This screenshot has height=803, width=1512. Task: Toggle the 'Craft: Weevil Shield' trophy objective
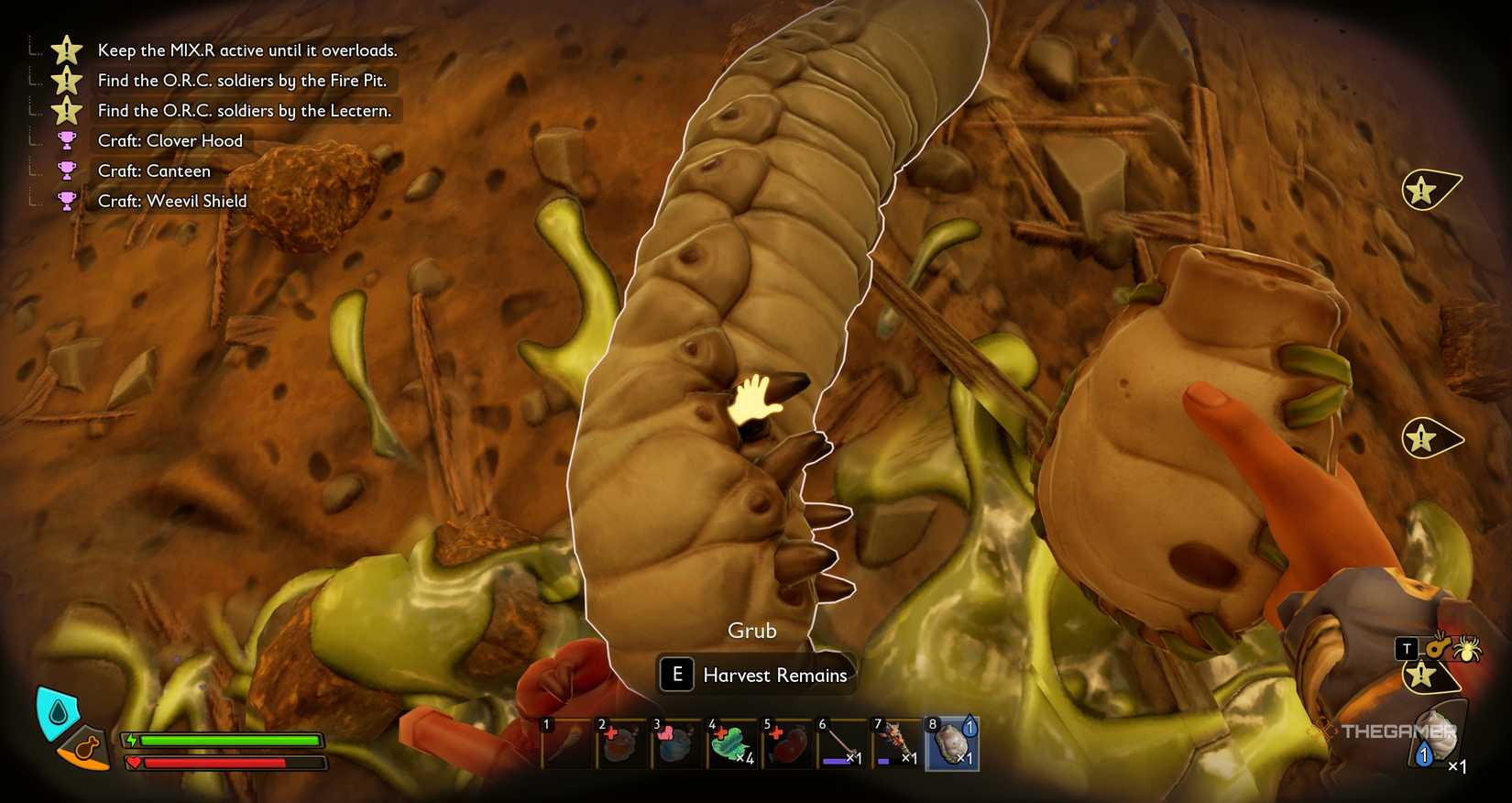point(171,201)
